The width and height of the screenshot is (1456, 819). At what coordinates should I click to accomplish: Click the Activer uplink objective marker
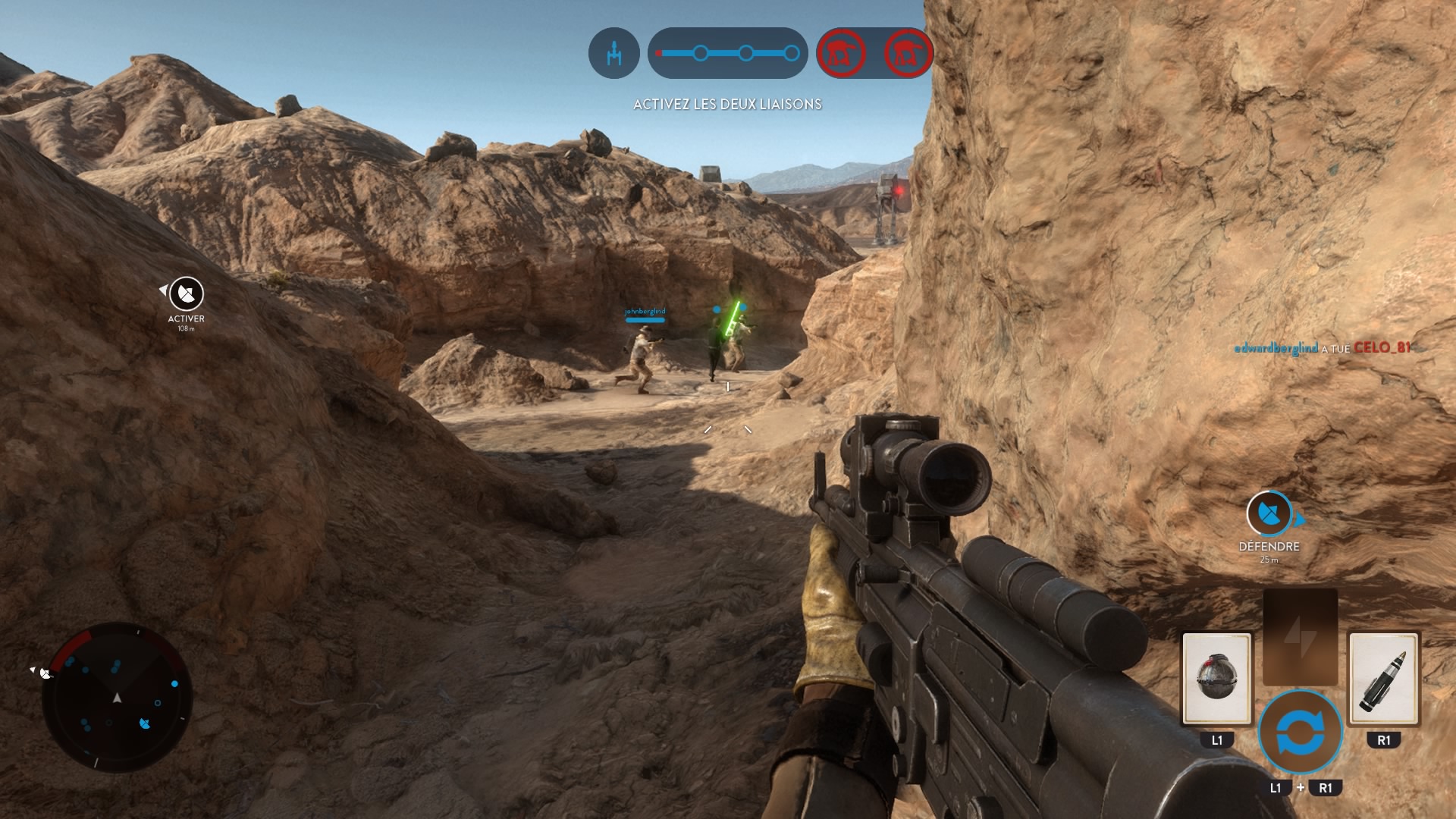pyautogui.click(x=186, y=294)
